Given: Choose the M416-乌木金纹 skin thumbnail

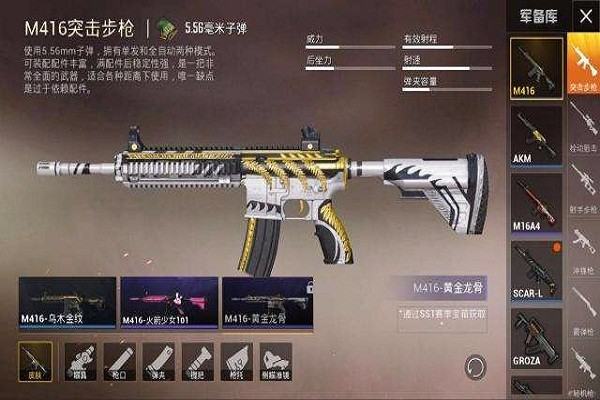Looking at the screenshot, I should coord(67,303).
